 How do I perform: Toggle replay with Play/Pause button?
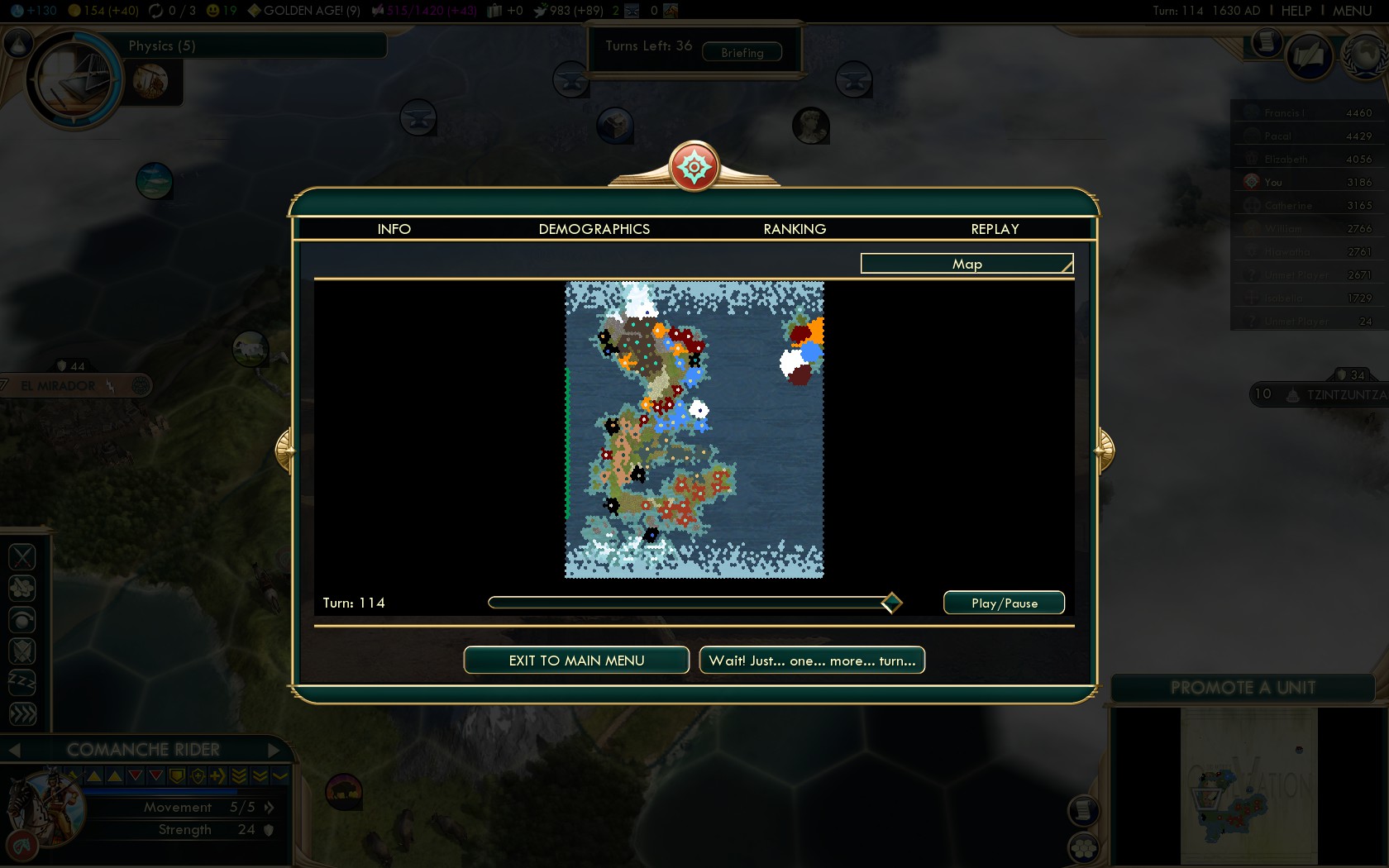[x=1004, y=603]
